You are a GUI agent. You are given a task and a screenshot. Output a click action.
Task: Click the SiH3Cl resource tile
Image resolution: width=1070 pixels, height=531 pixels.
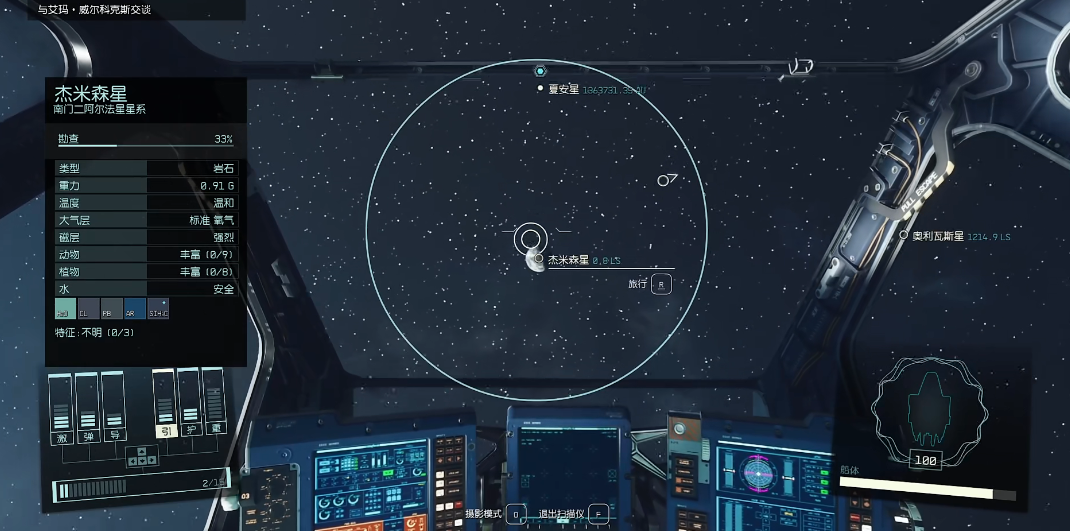tap(158, 309)
